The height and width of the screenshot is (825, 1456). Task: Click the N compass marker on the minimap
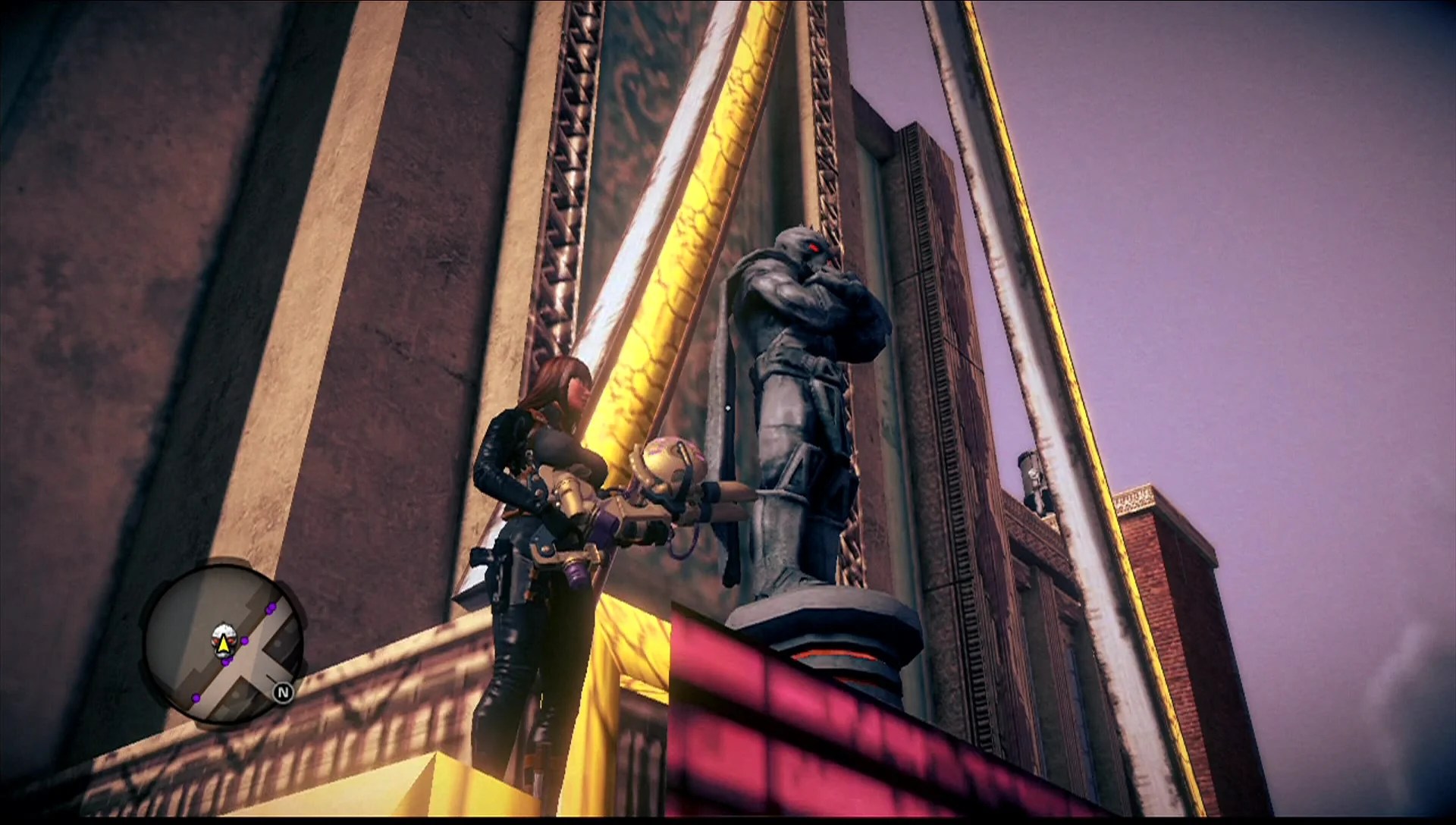[284, 692]
